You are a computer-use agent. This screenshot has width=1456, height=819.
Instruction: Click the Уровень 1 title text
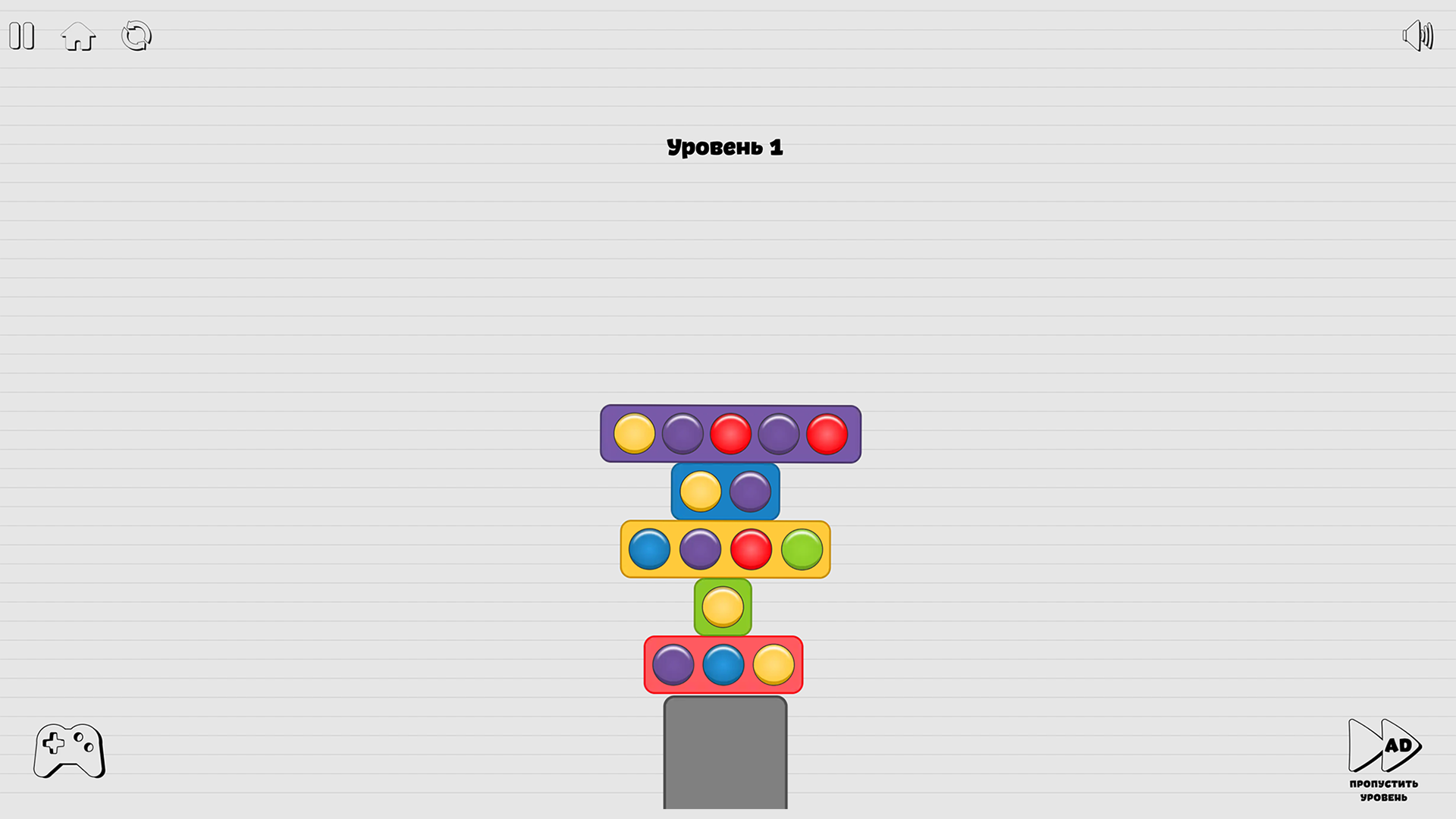point(725,146)
